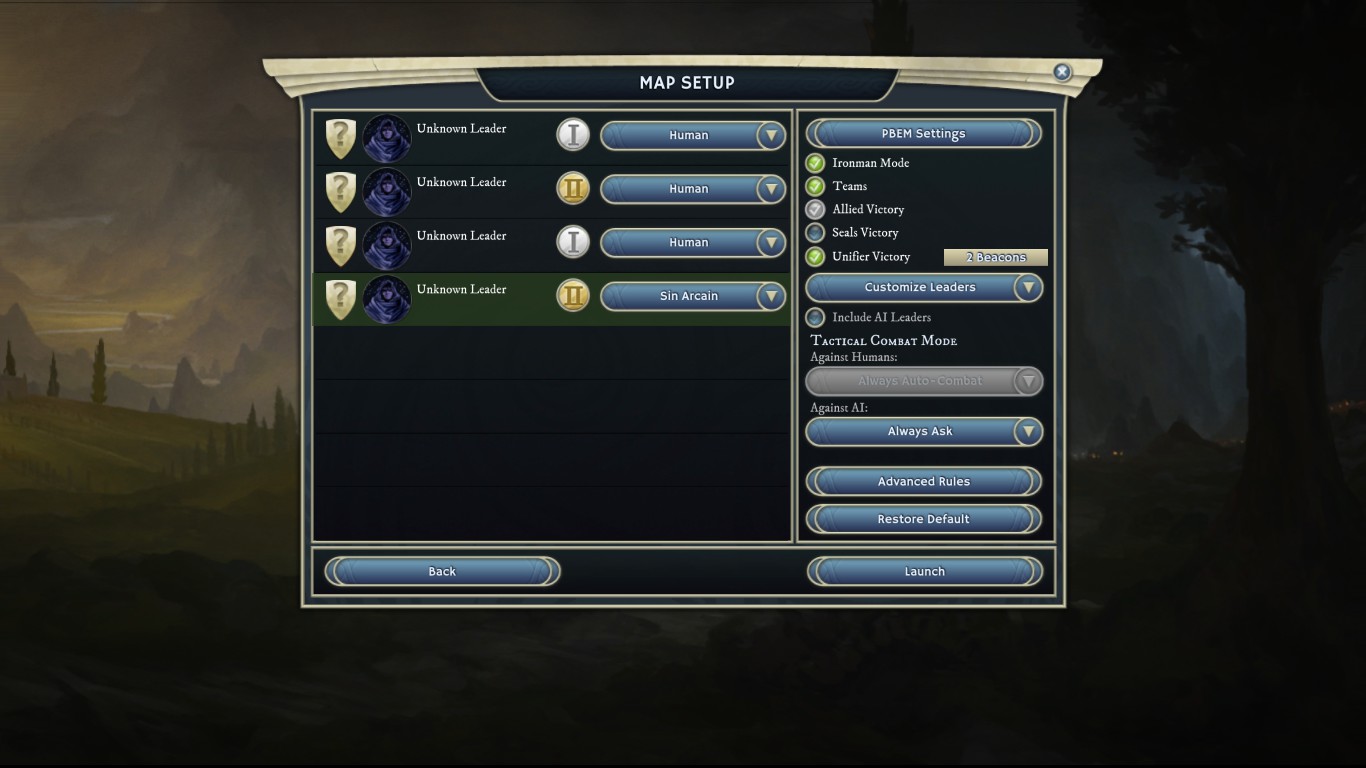The image size is (1366, 768).
Task: Change the 2 Beacons value field
Action: (x=995, y=257)
